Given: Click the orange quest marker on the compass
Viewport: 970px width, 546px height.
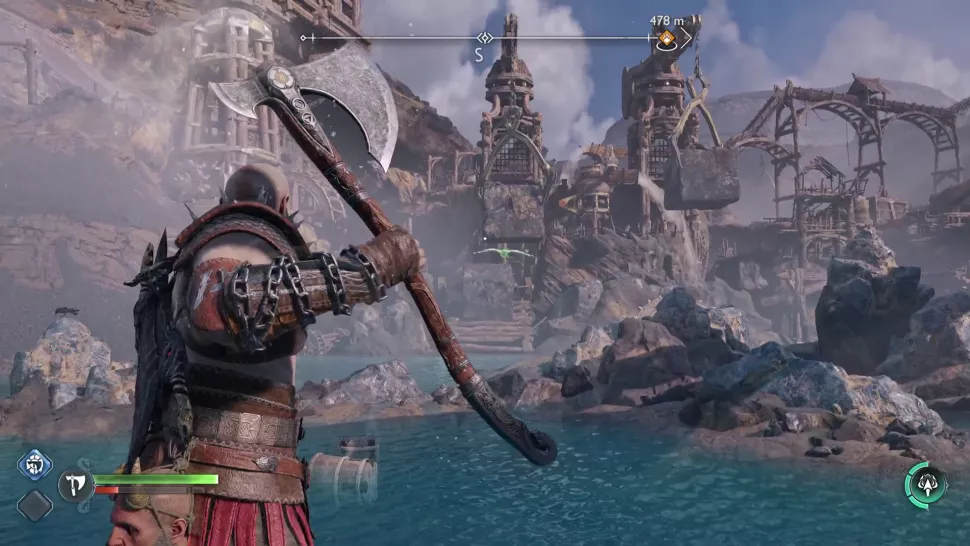Looking at the screenshot, I should [x=665, y=40].
